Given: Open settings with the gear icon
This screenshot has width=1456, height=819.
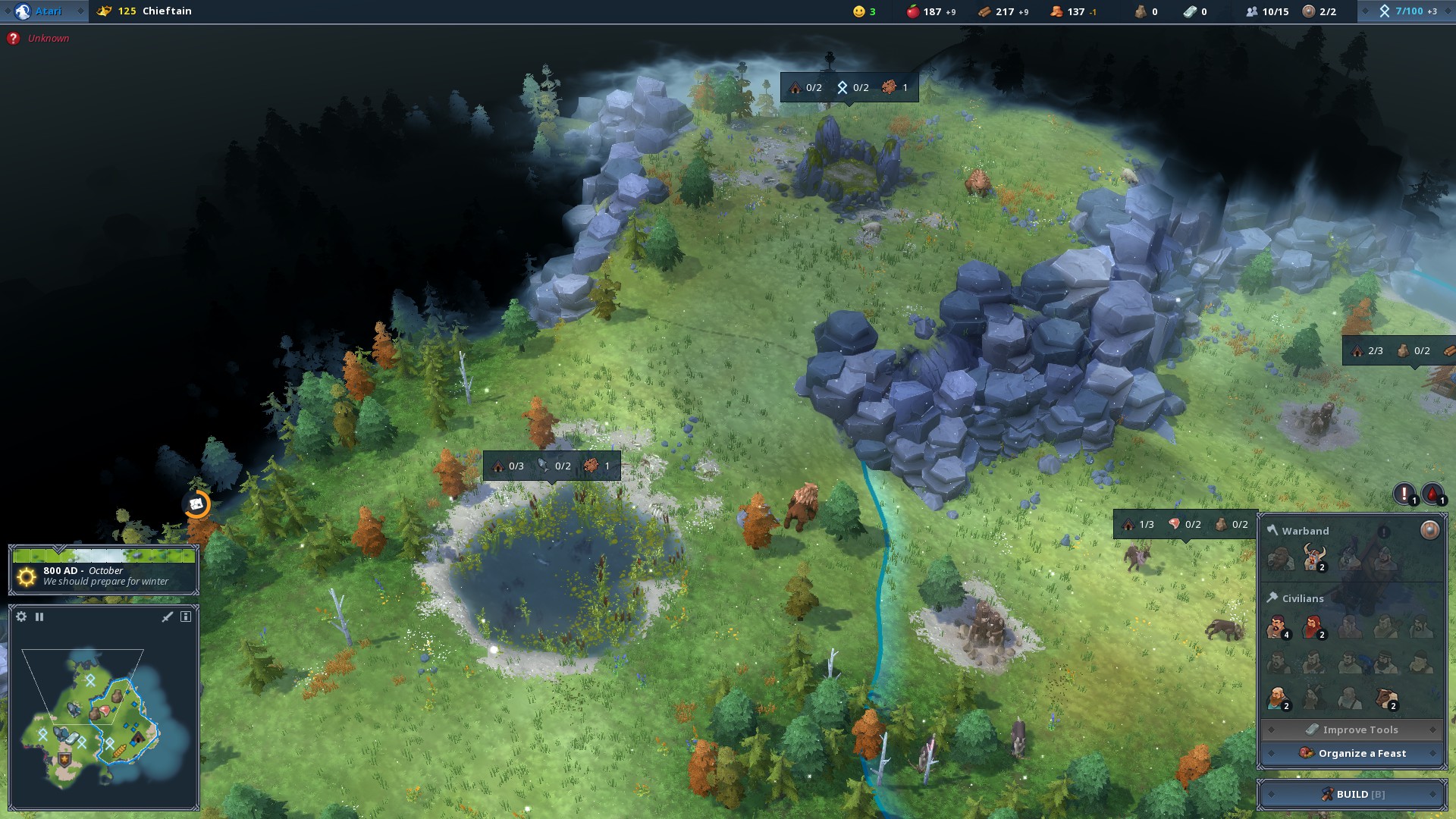Looking at the screenshot, I should click(21, 617).
